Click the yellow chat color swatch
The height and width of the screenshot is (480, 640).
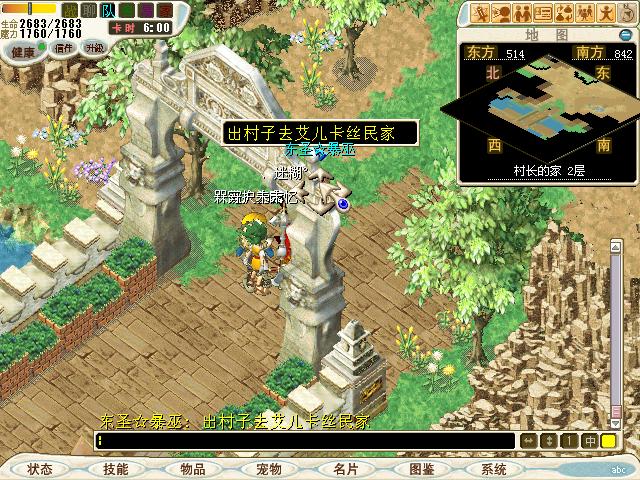coord(608,441)
